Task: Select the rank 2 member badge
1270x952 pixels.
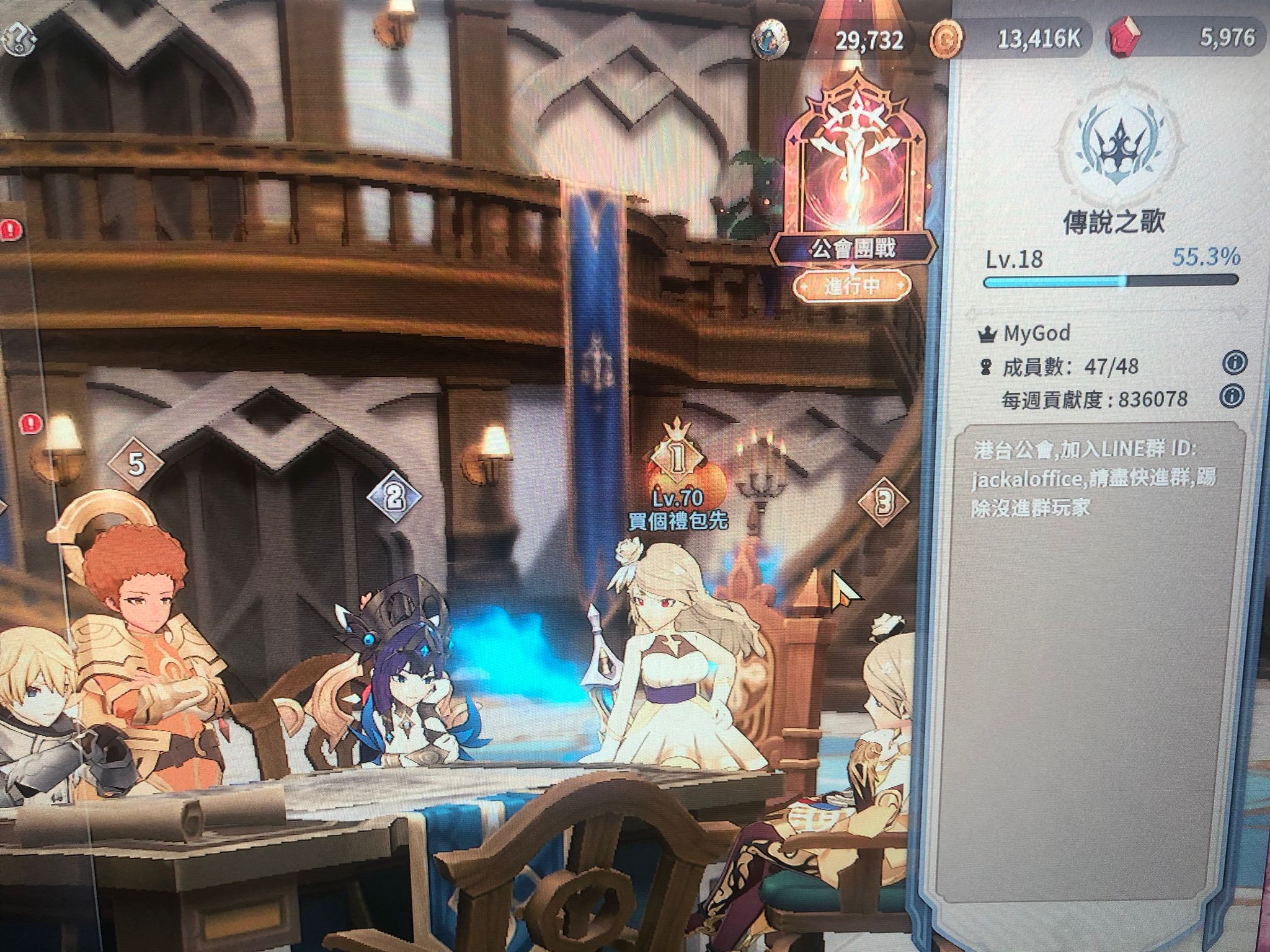Action: [394, 496]
